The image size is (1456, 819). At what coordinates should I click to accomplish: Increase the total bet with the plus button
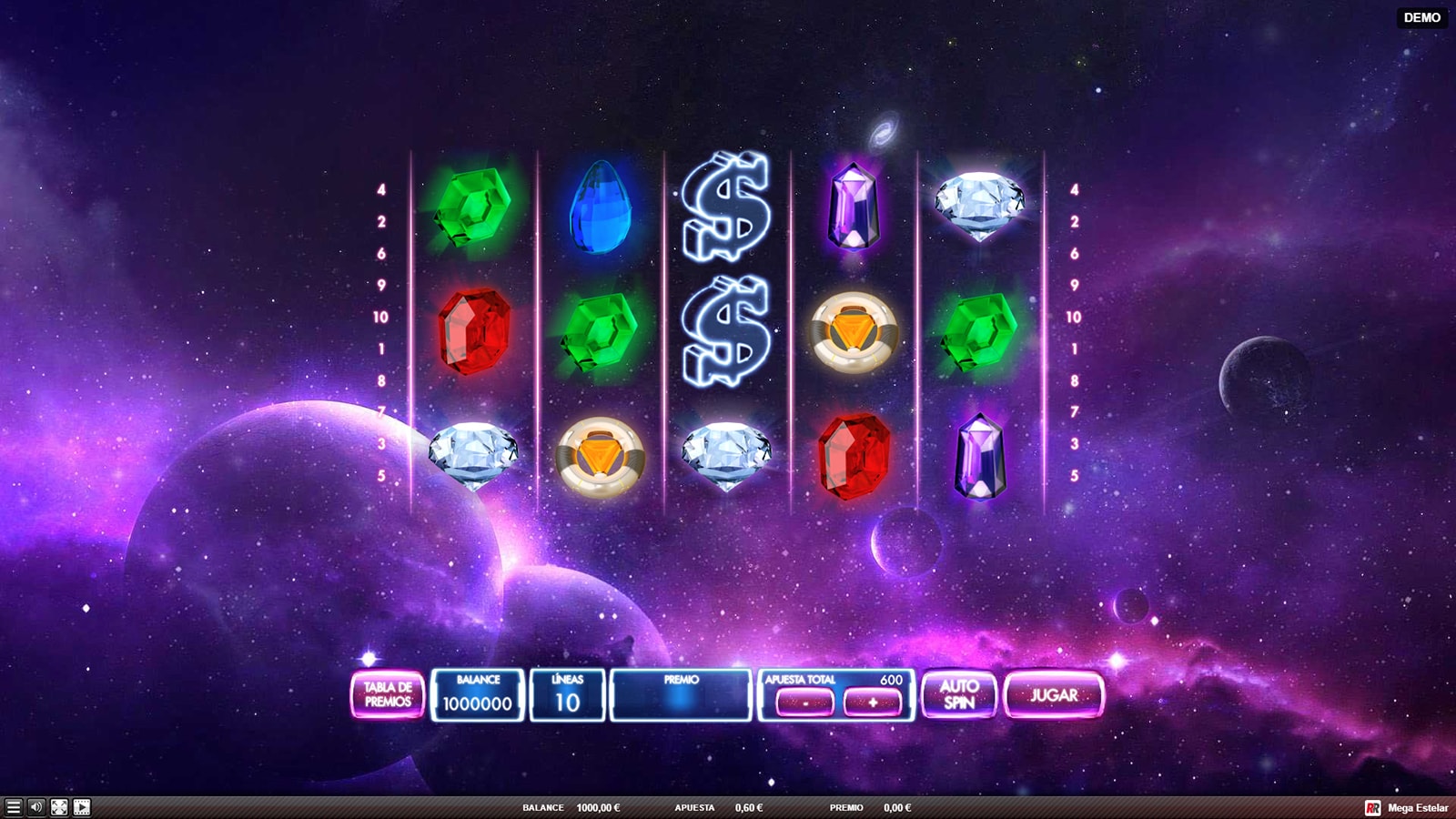pyautogui.click(x=873, y=703)
